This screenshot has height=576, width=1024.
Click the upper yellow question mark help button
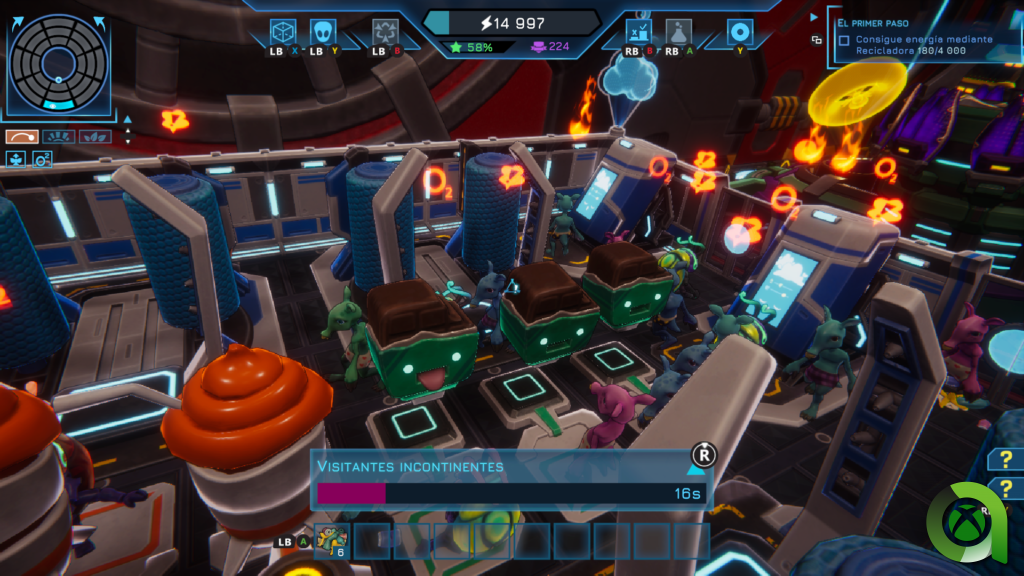tap(1004, 459)
